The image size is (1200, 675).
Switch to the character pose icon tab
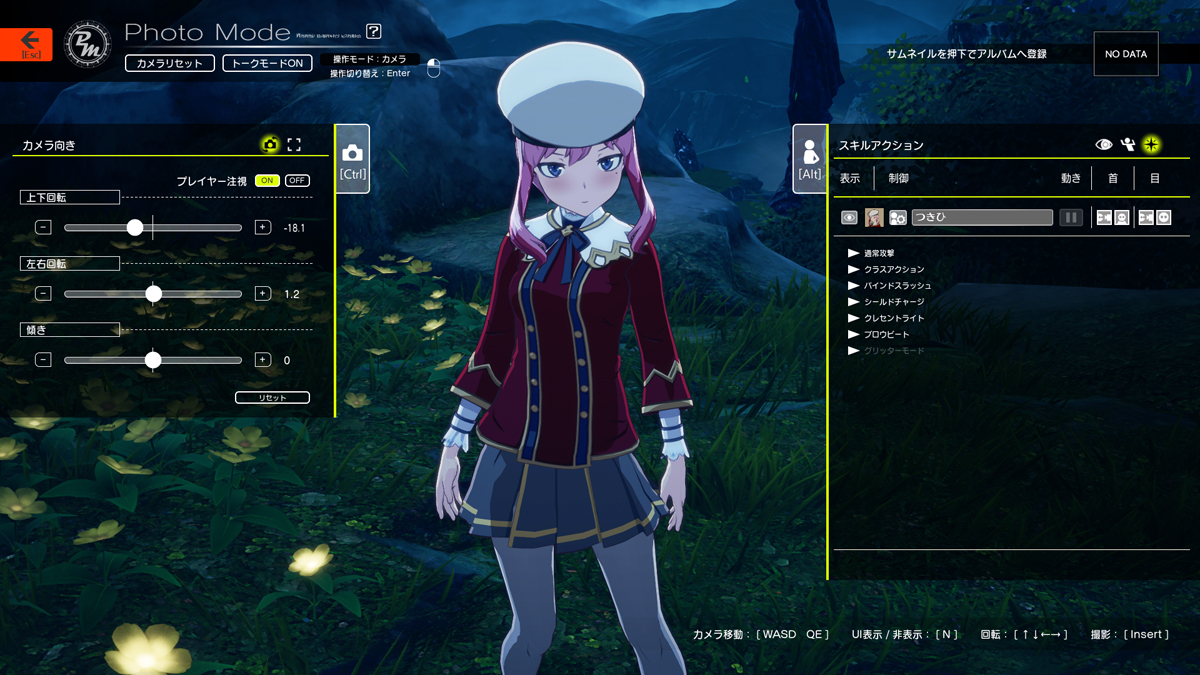[1128, 145]
